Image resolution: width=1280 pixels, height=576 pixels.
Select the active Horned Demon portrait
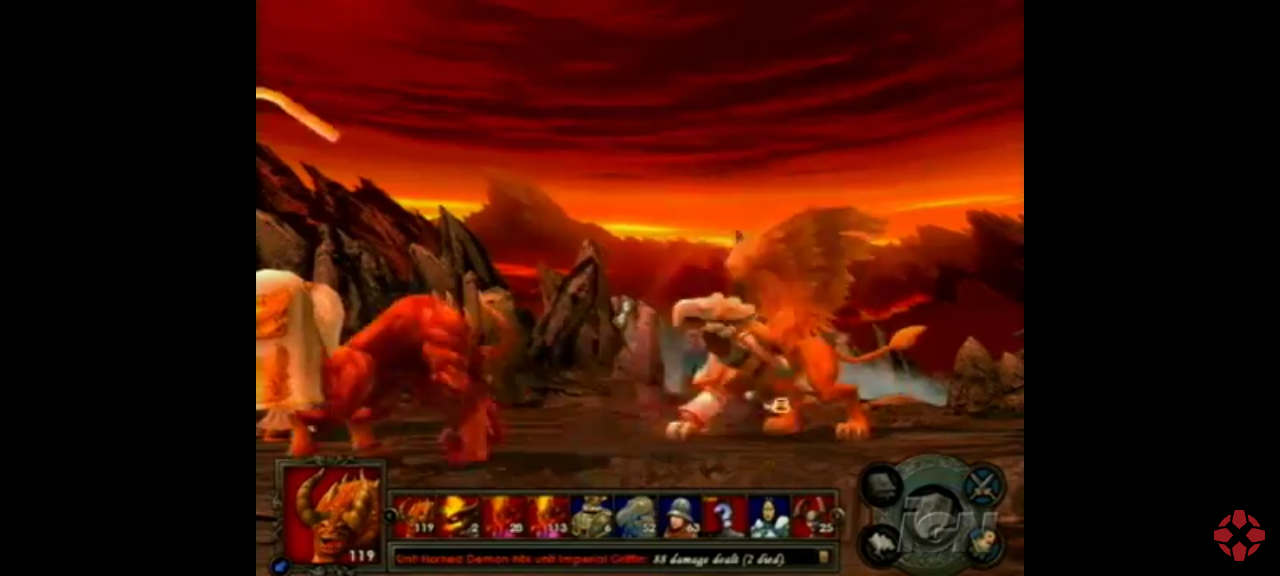click(332, 512)
